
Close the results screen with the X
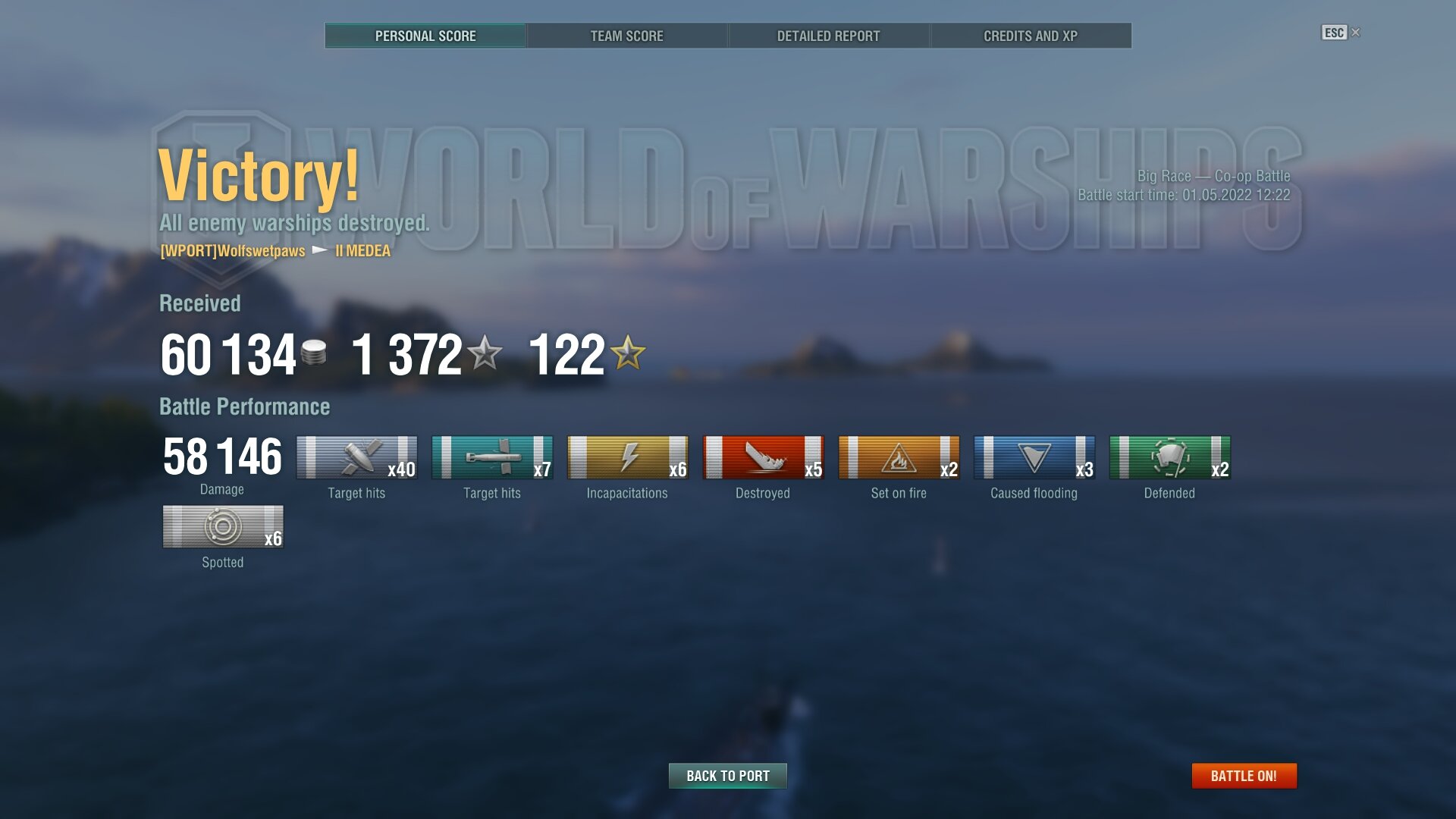click(1356, 32)
